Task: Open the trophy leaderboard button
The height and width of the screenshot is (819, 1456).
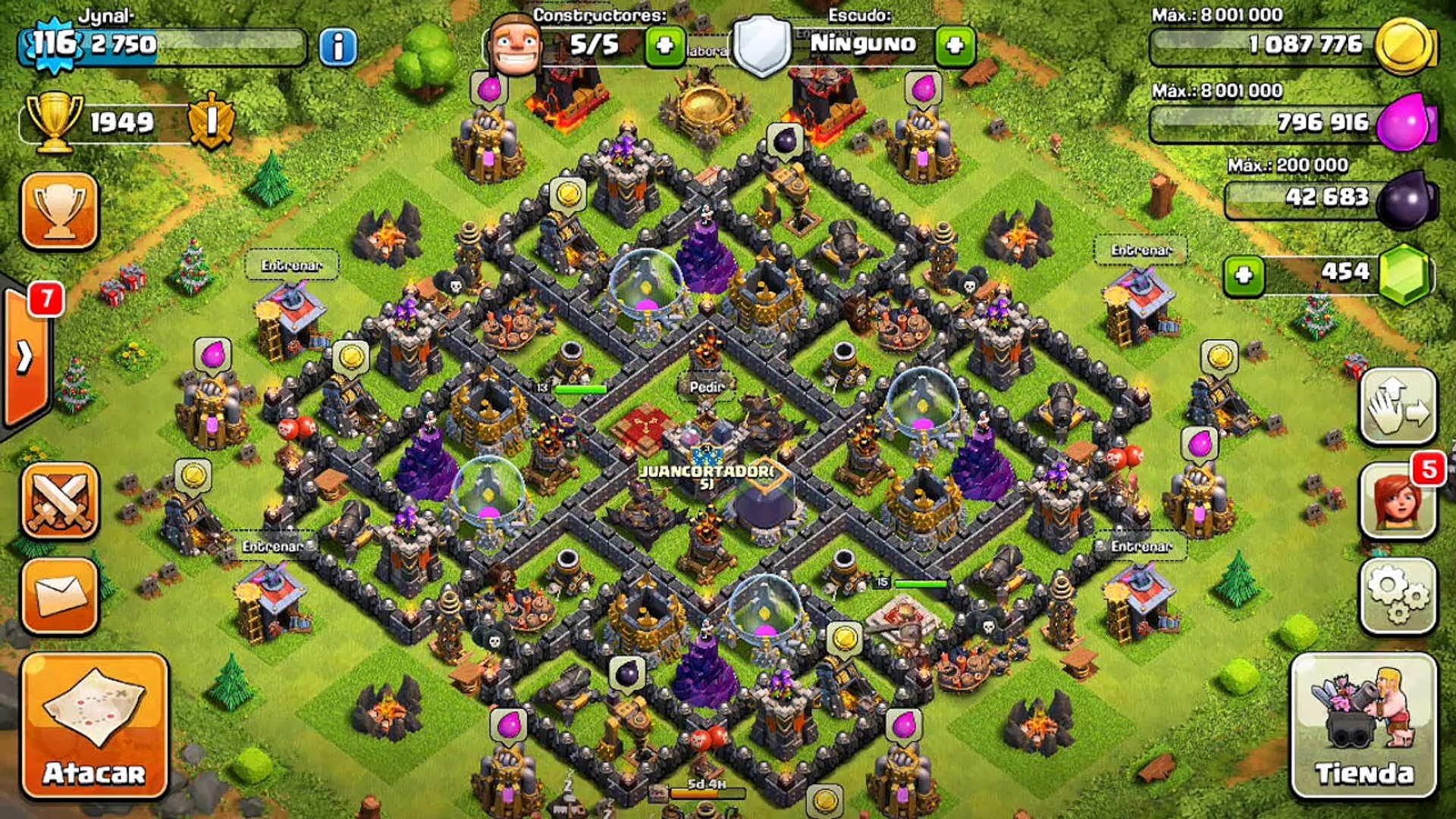Action: (x=60, y=211)
